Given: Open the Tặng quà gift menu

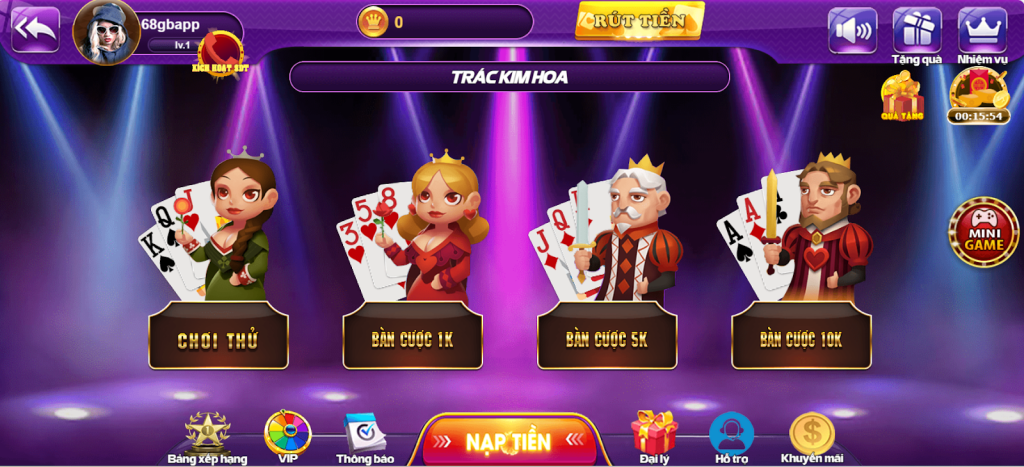Looking at the screenshot, I should click(917, 30).
